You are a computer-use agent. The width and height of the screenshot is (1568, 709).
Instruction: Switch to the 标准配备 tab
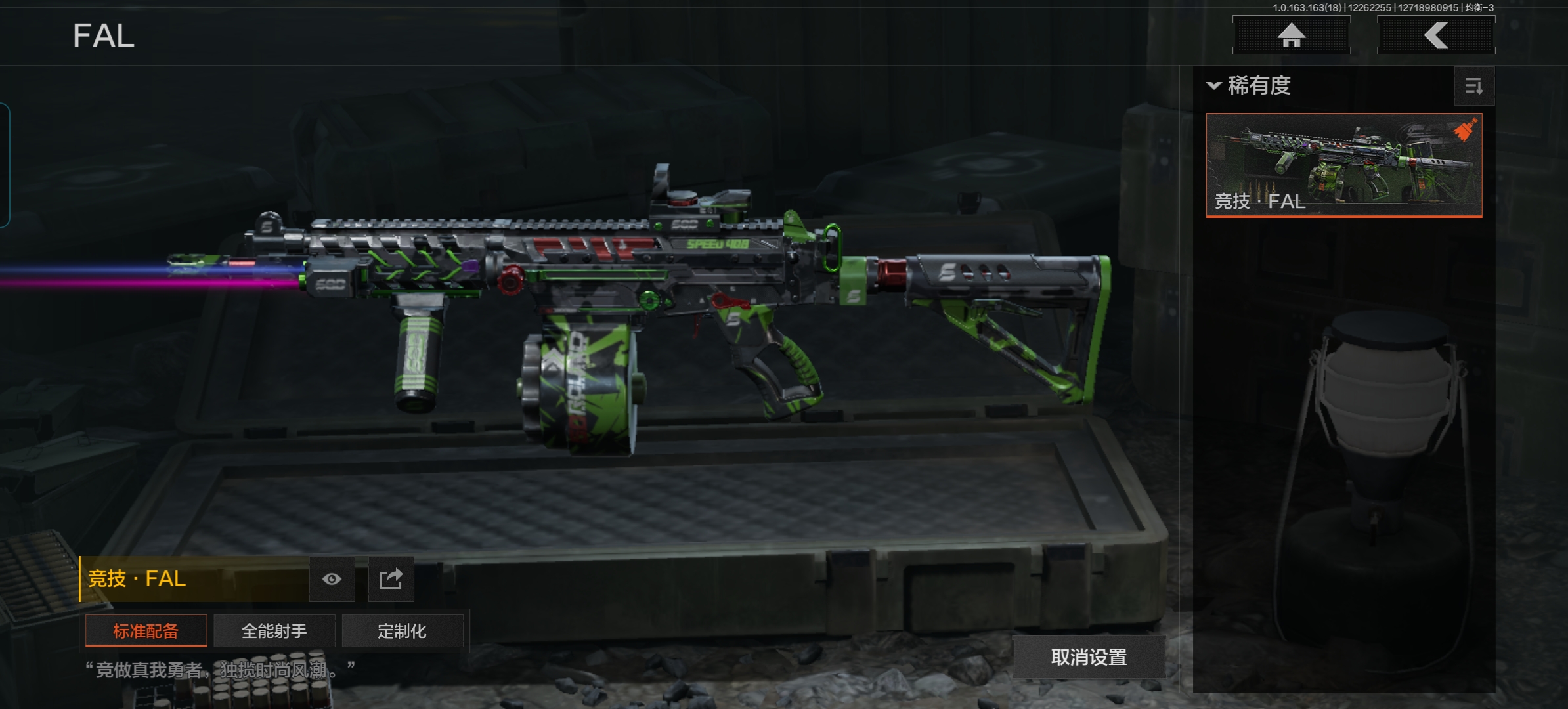[x=146, y=631]
